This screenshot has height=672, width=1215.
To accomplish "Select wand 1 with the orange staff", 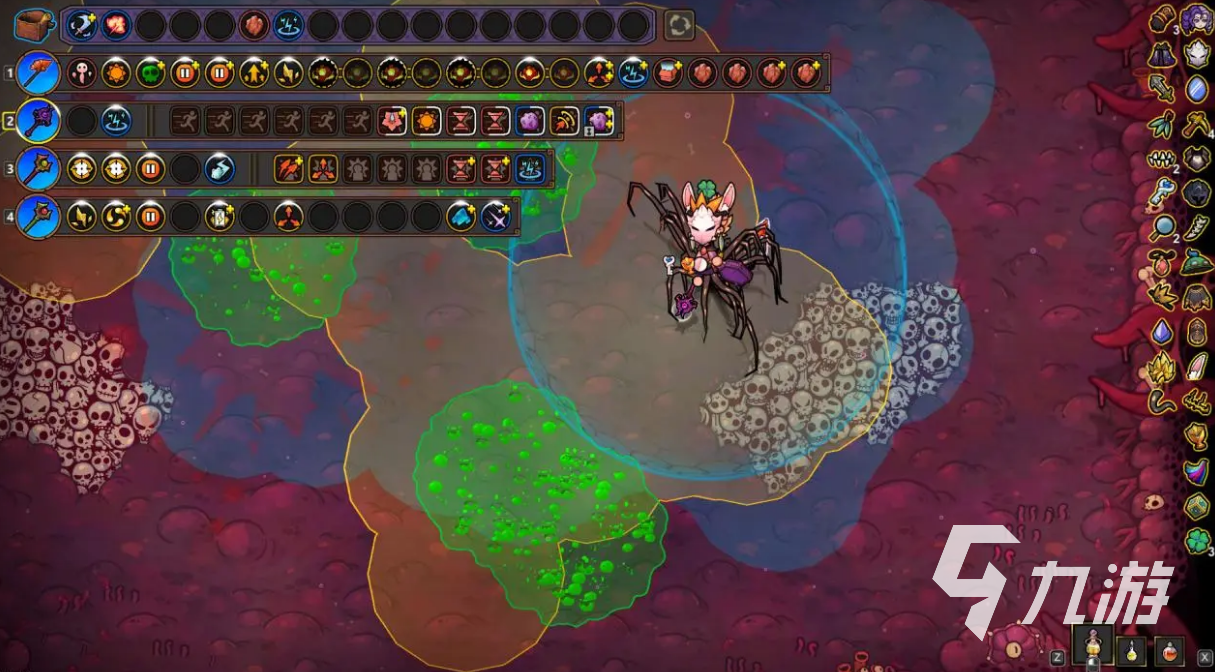I will tap(39, 73).
